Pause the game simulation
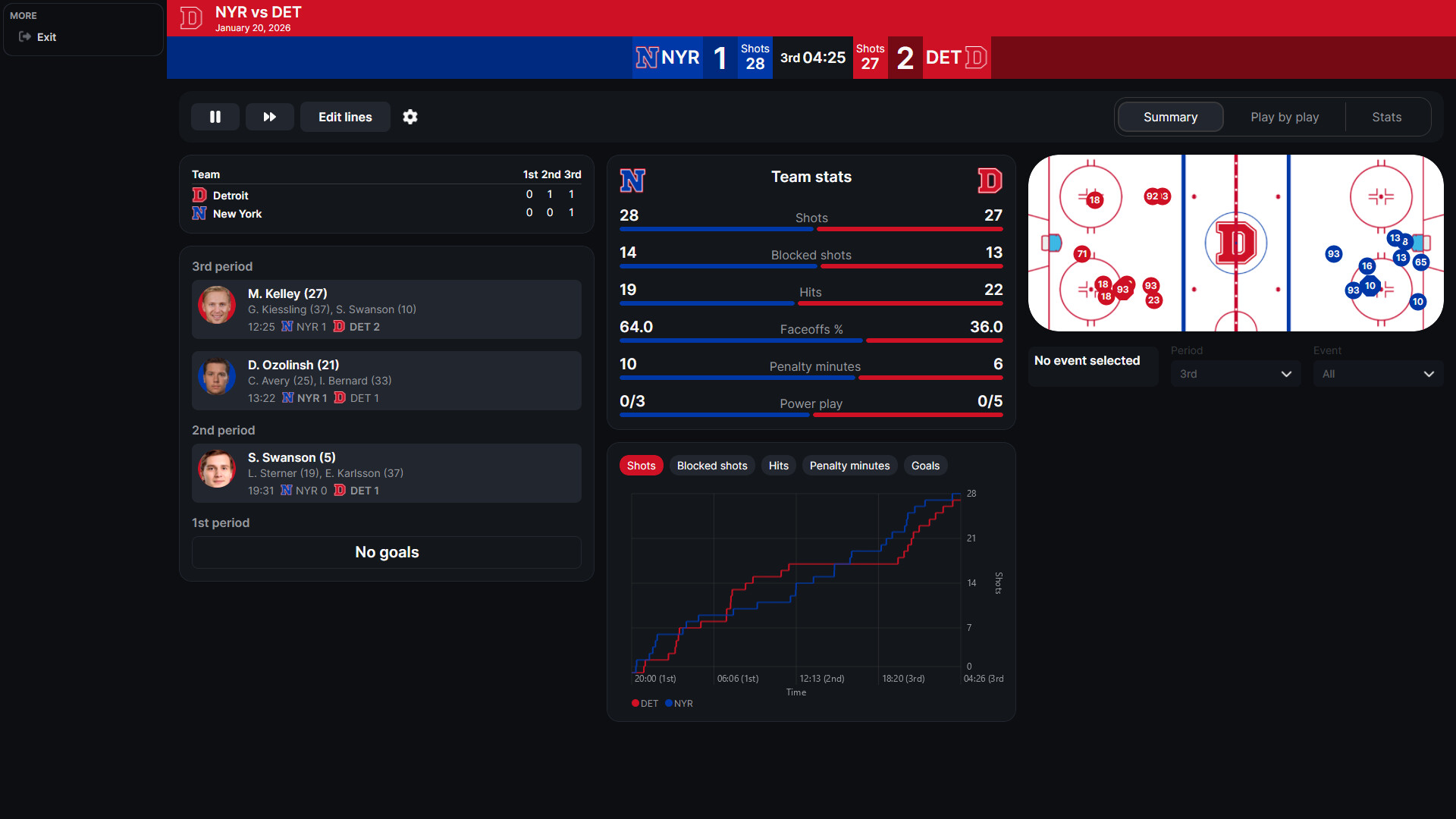This screenshot has width=1456, height=819. [215, 117]
